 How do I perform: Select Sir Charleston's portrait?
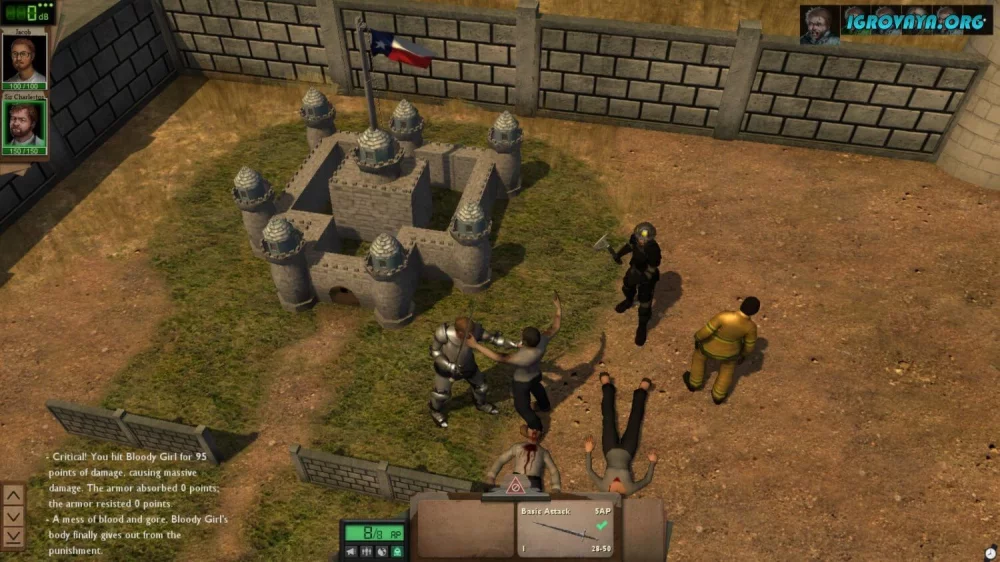pos(24,124)
